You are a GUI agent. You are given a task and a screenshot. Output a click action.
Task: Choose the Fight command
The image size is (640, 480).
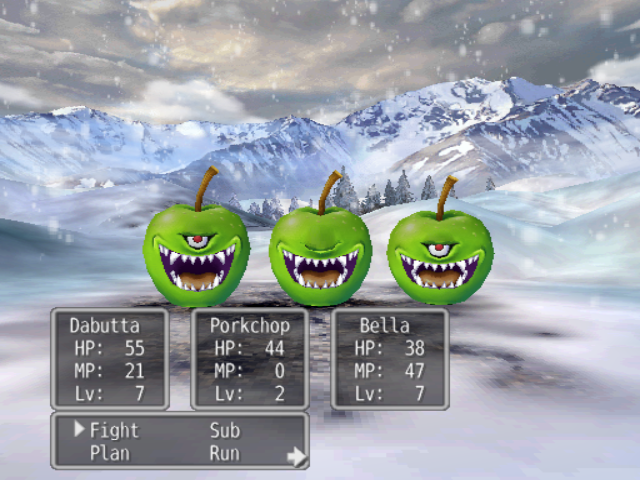[114, 431]
